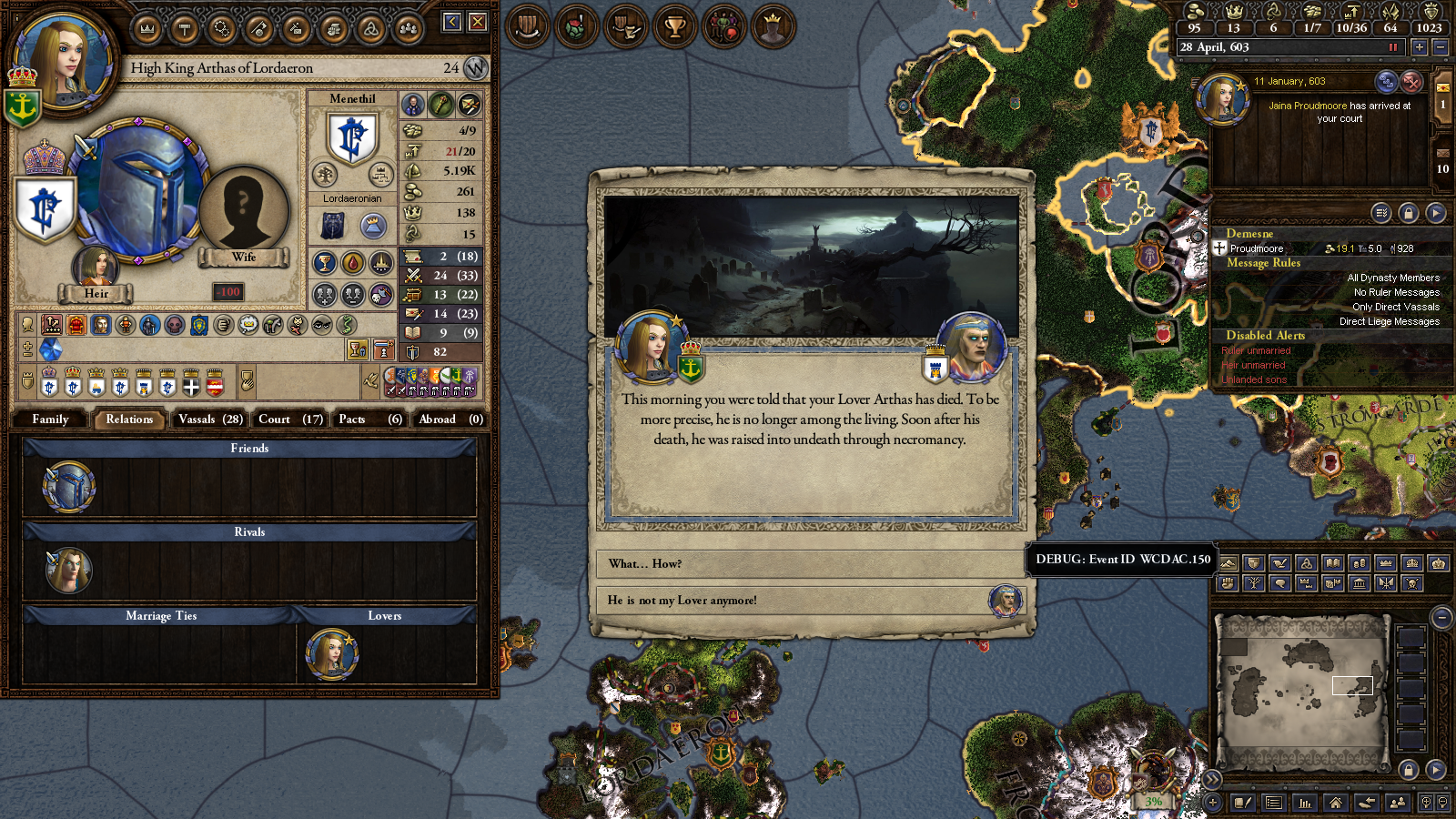Select the rival portrait under Rivals
Screen dimensions: 1456x819
click(68, 570)
